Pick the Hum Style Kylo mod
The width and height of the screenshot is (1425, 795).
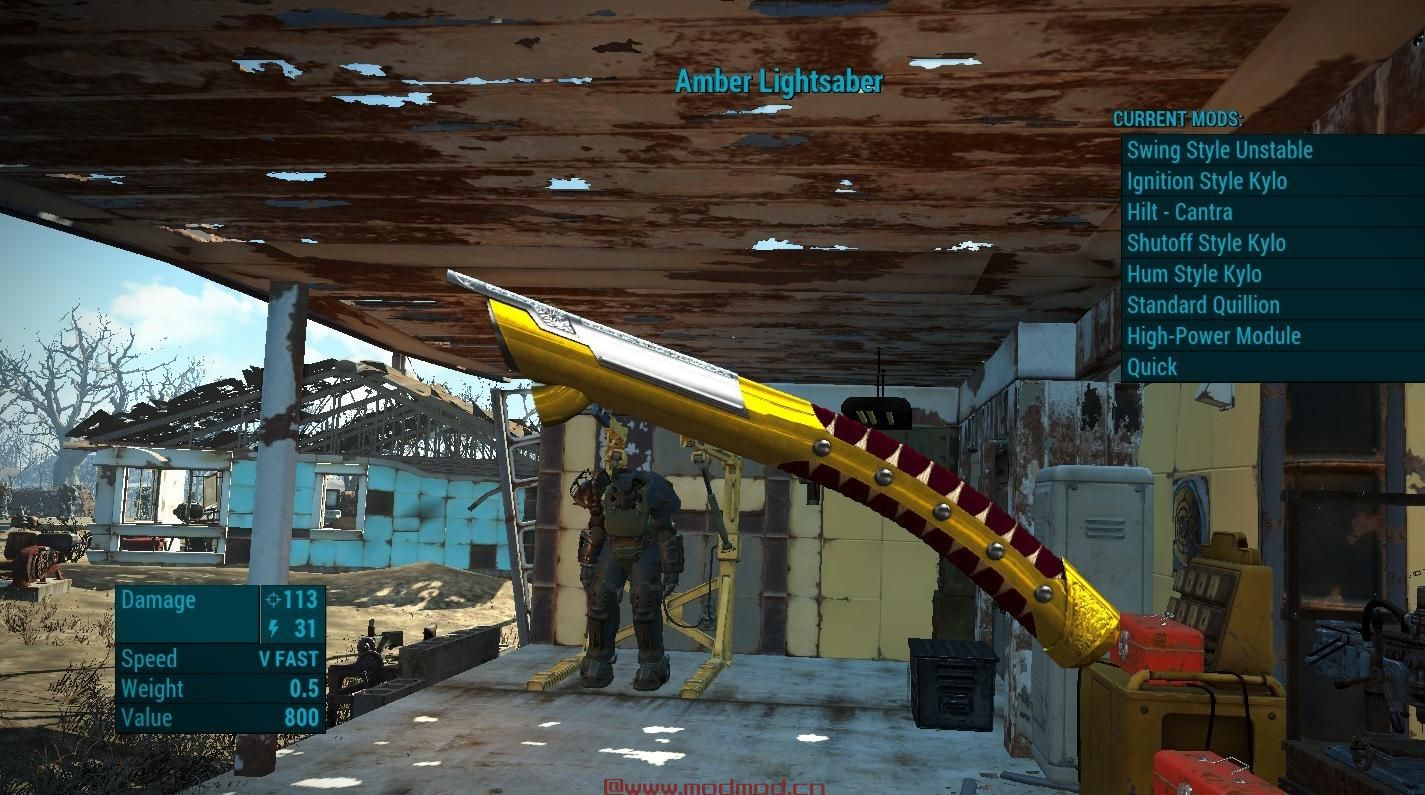click(x=1194, y=274)
